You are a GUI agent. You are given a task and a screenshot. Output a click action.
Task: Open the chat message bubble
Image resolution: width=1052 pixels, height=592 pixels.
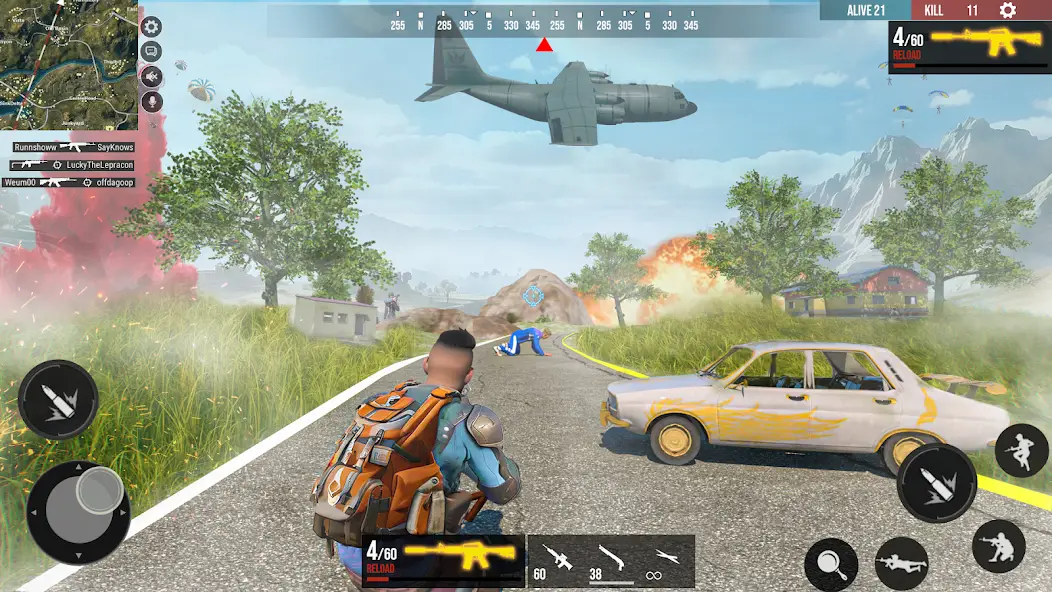click(152, 51)
